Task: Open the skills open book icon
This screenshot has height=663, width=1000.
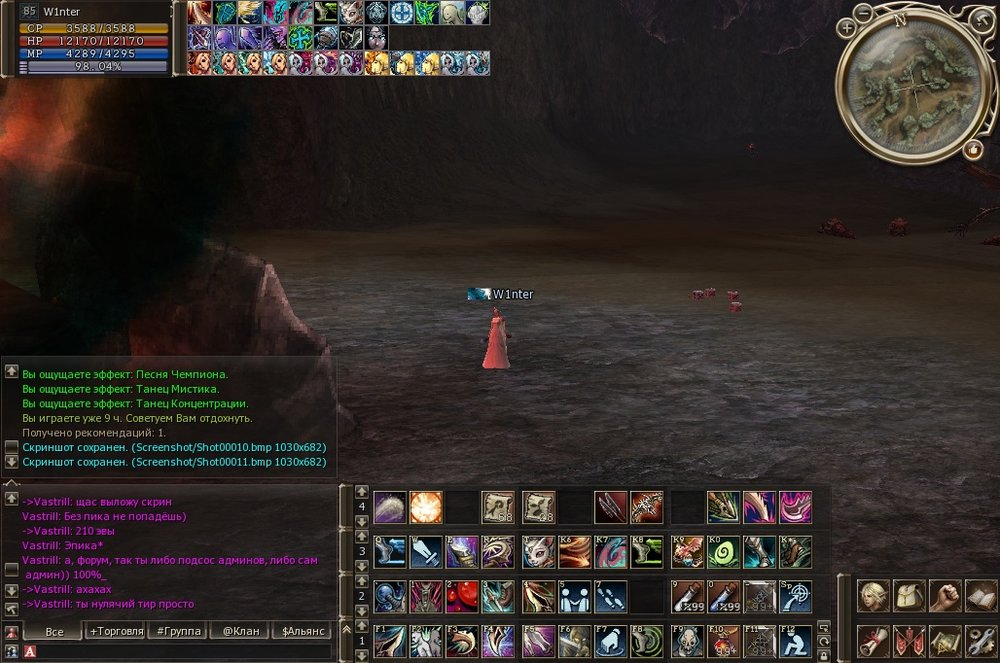Action: click(980, 596)
